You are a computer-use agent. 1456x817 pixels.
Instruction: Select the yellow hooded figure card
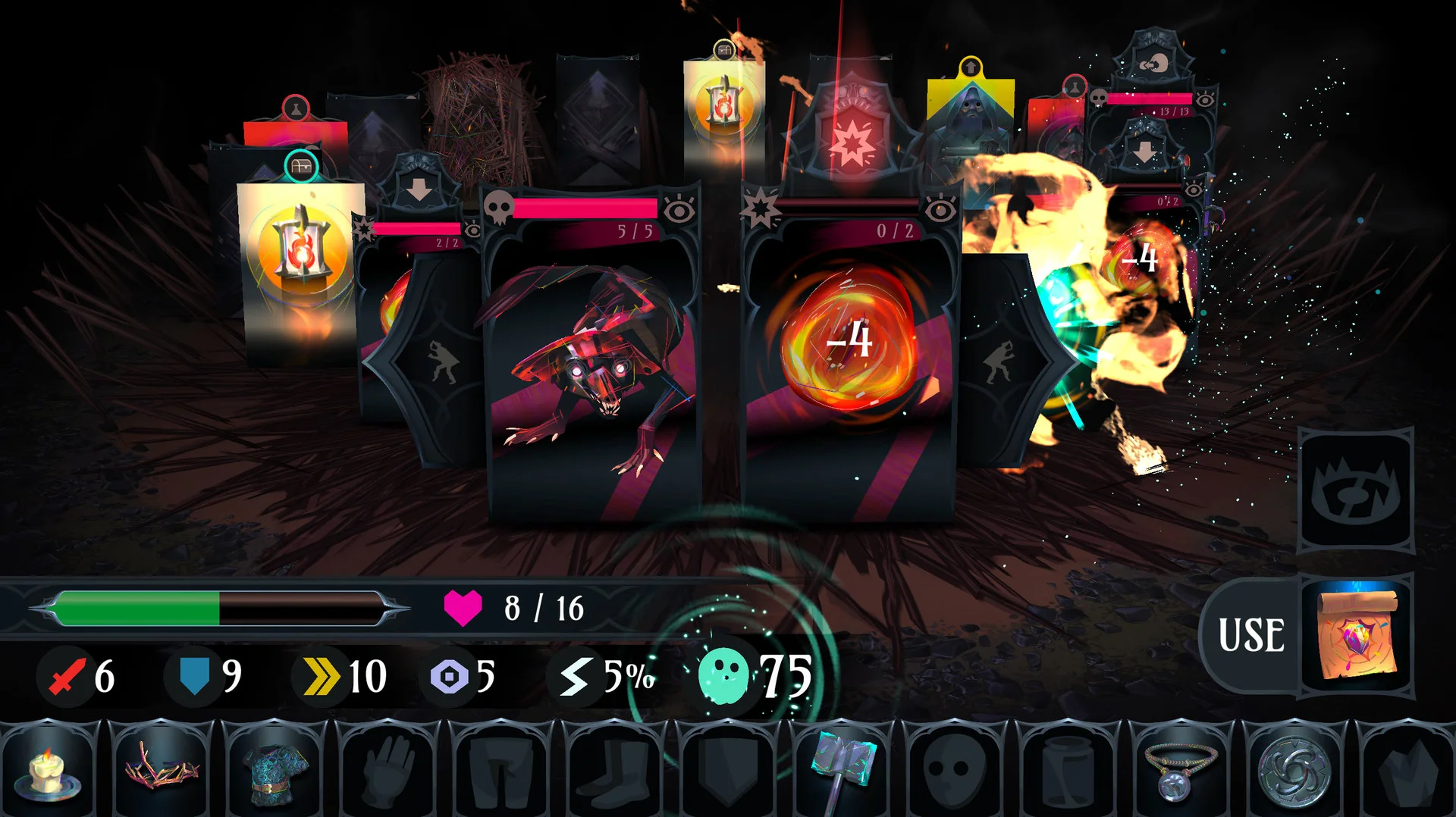[x=971, y=121]
